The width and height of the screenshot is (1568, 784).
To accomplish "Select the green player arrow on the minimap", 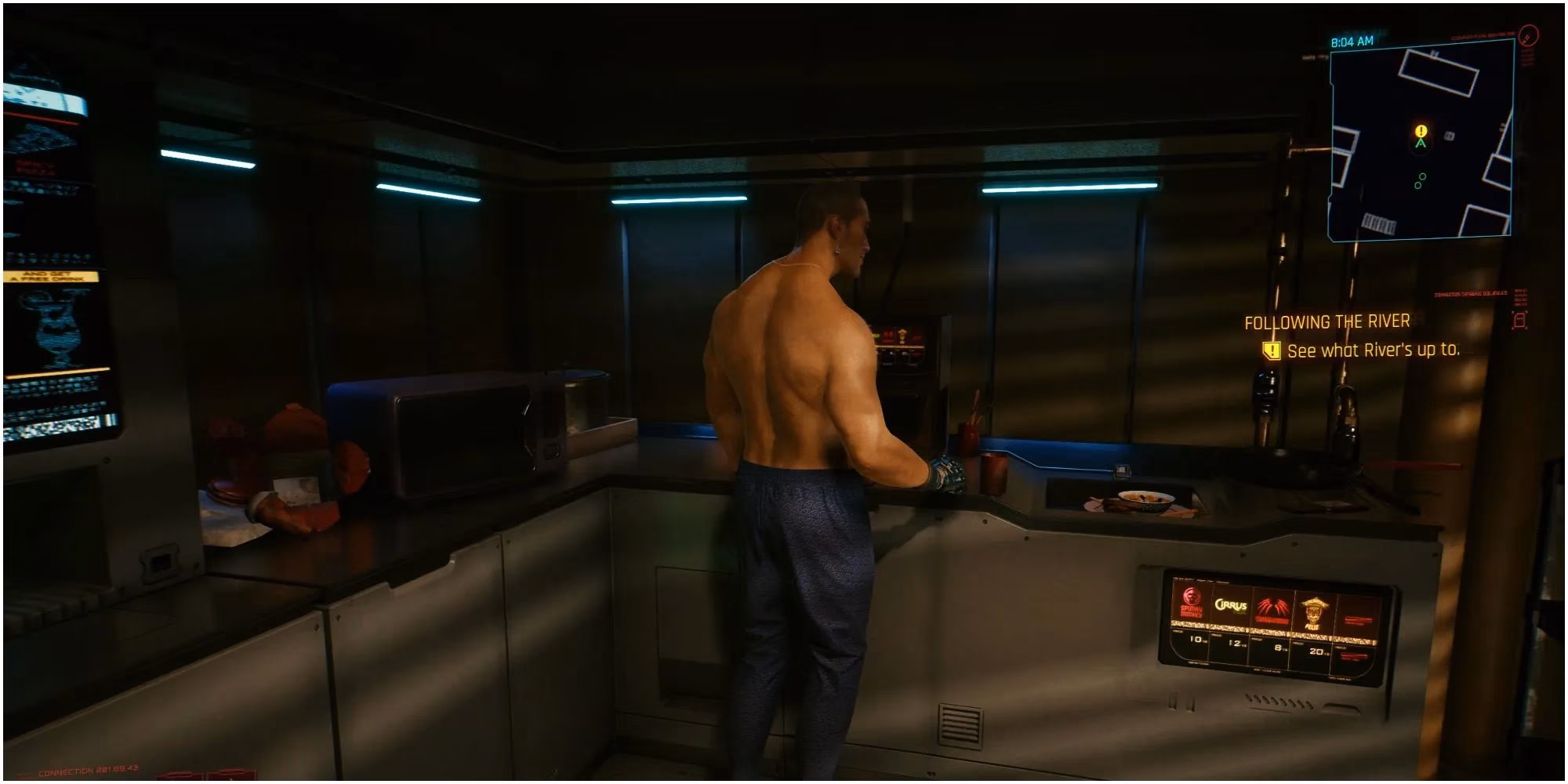I will 1421,144.
